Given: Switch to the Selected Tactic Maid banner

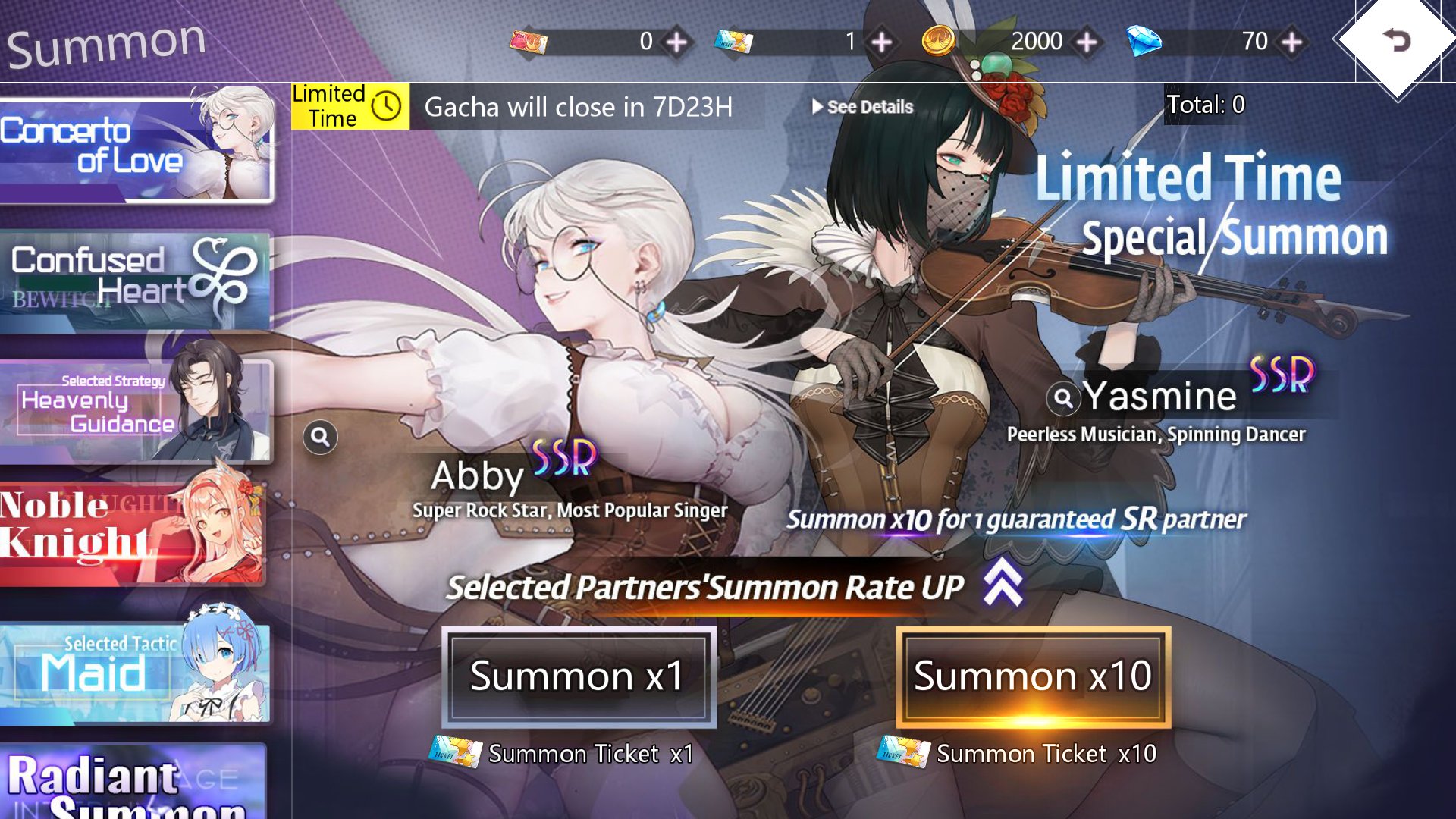Looking at the screenshot, I should coord(136,666).
